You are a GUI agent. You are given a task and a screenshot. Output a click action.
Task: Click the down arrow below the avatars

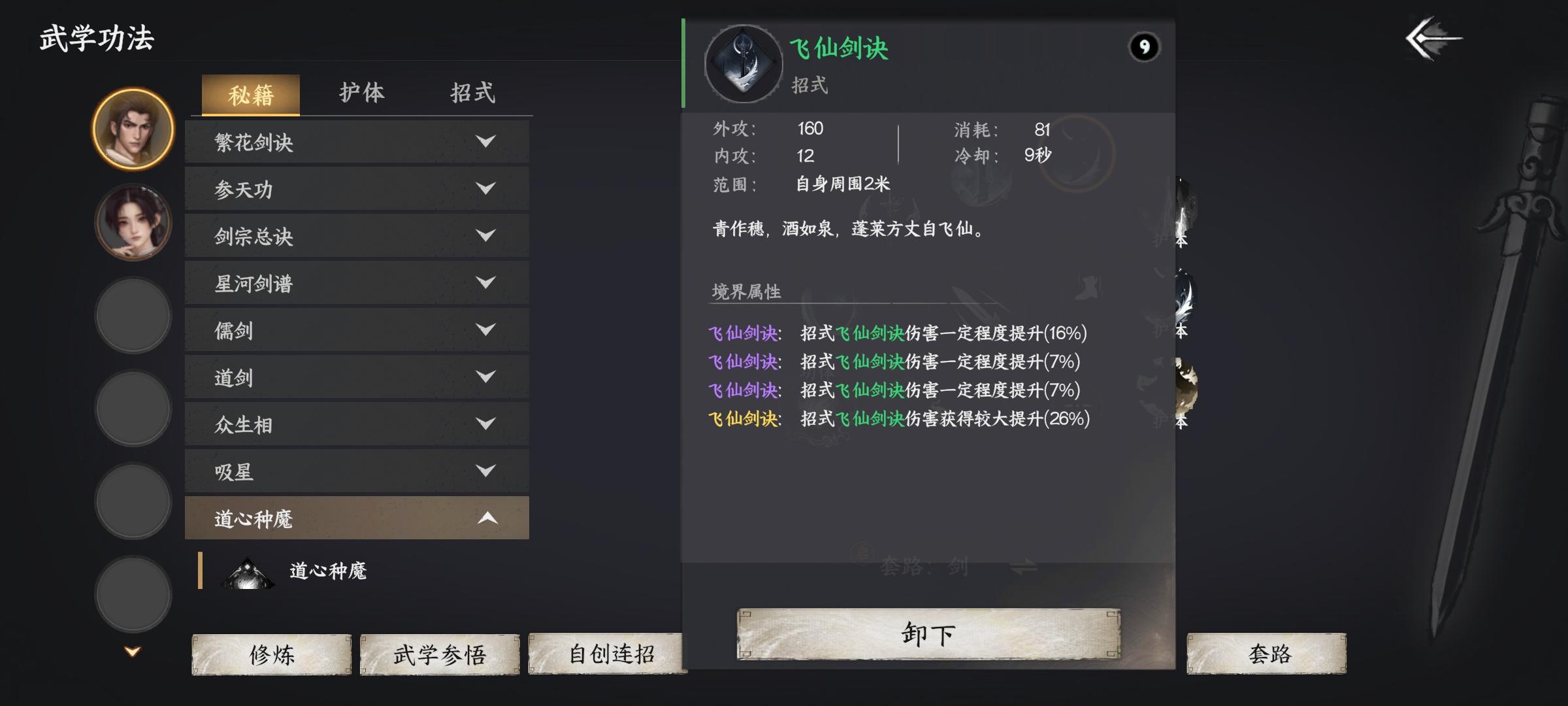coord(132,649)
